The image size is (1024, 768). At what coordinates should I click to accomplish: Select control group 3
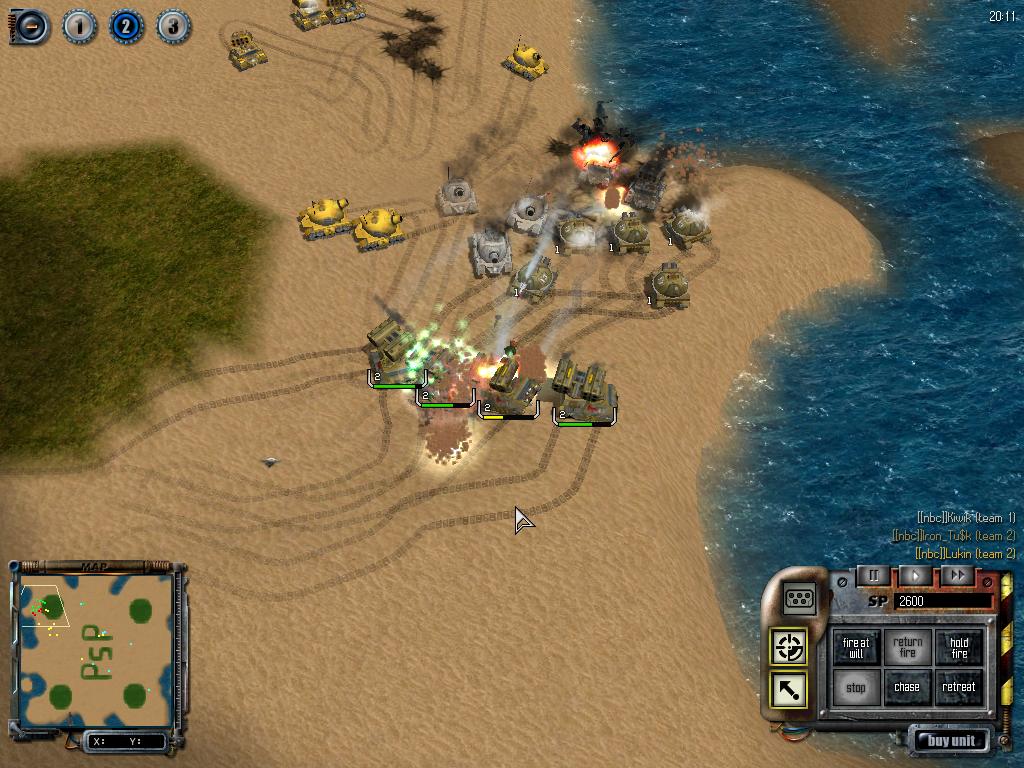173,26
